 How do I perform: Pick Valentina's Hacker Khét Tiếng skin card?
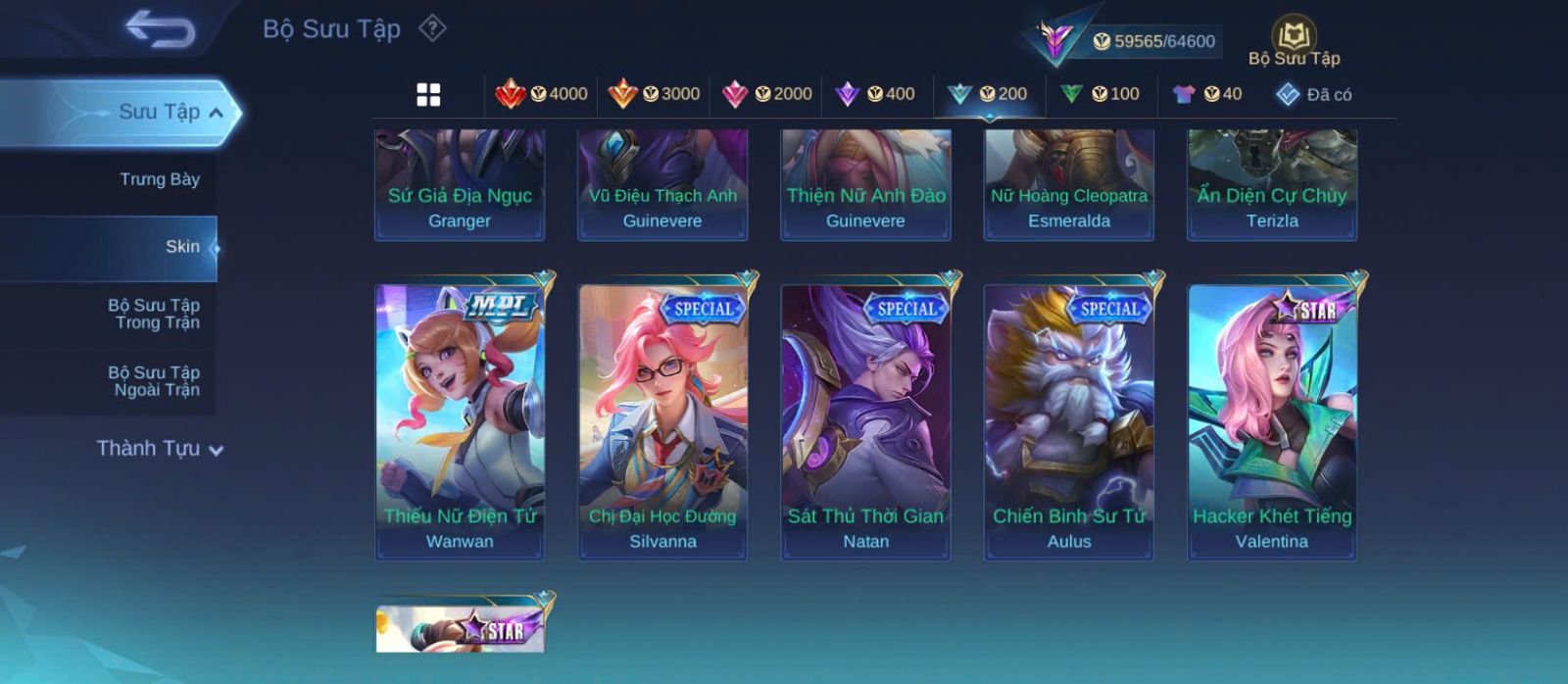(1272, 421)
